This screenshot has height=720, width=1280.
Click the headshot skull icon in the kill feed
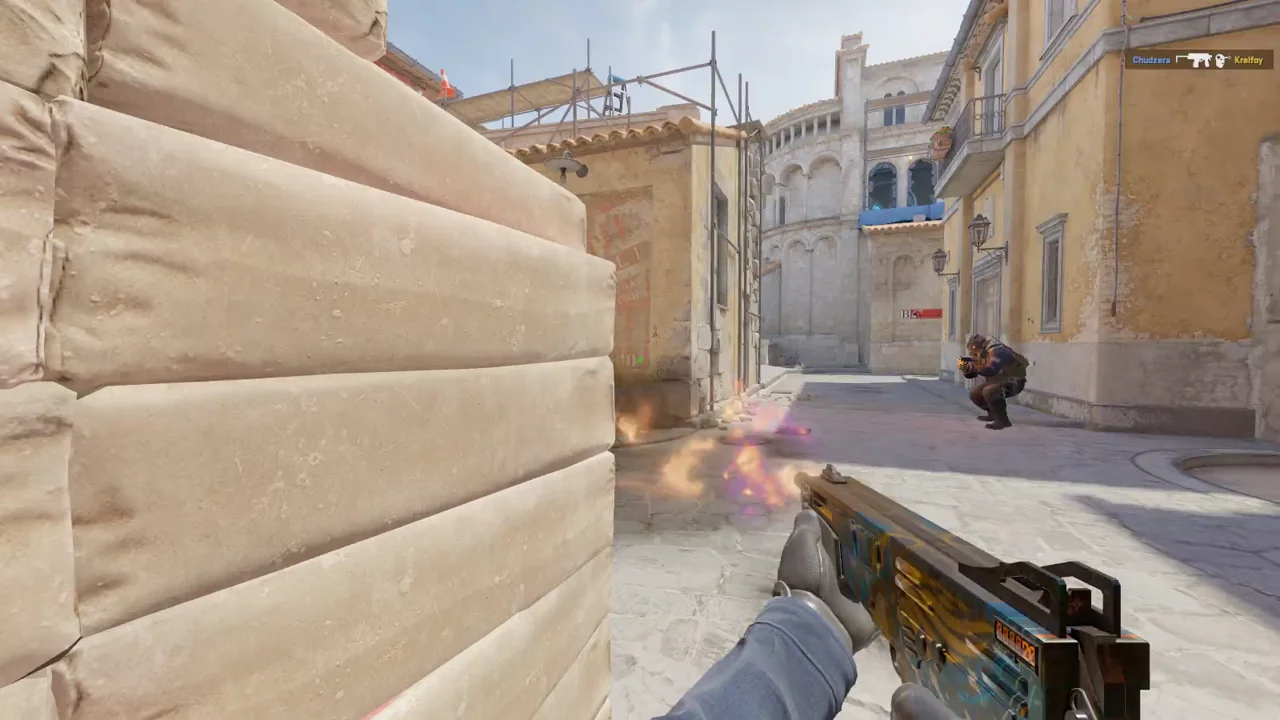pos(1220,61)
